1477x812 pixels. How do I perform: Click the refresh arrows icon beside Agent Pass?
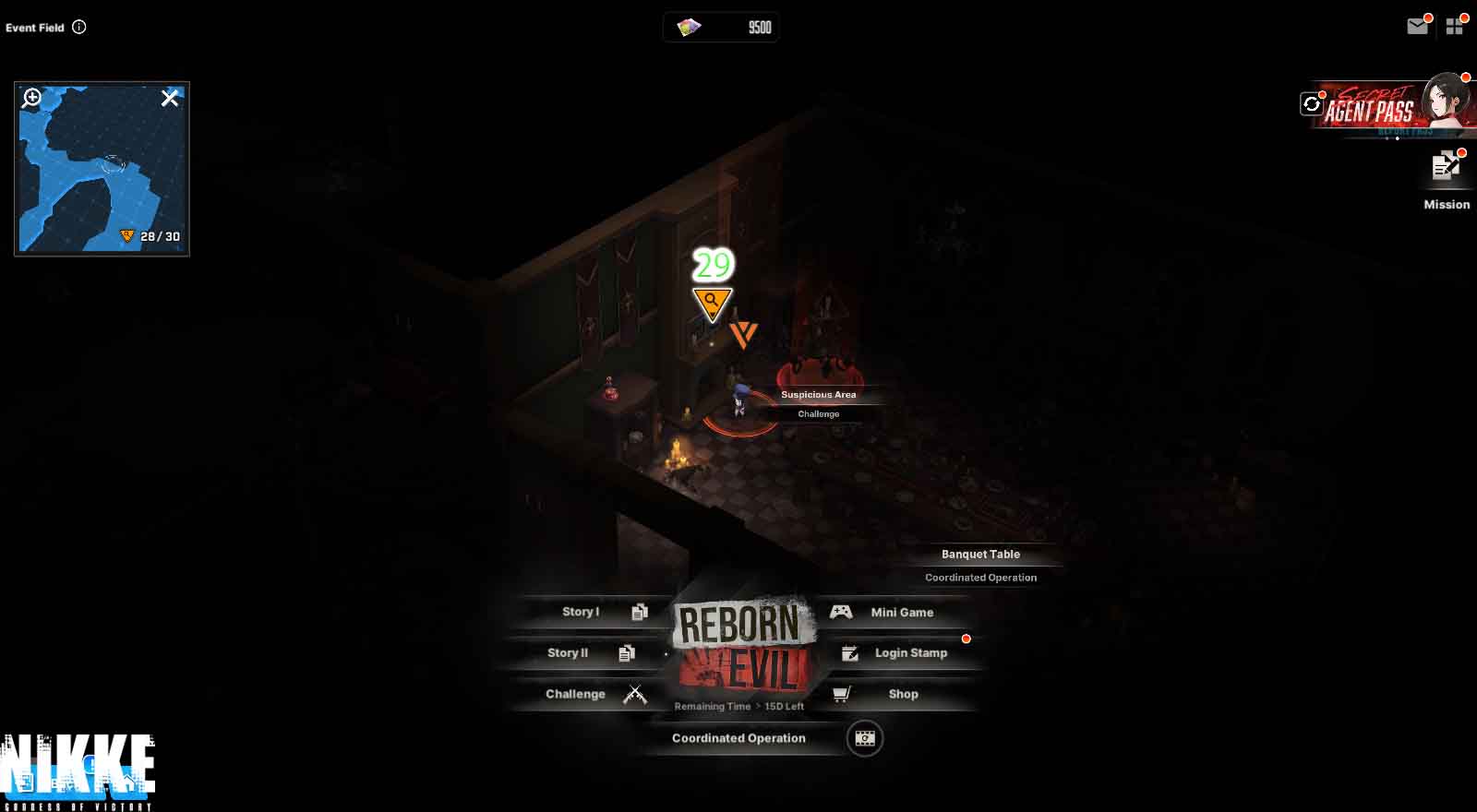point(1311,104)
